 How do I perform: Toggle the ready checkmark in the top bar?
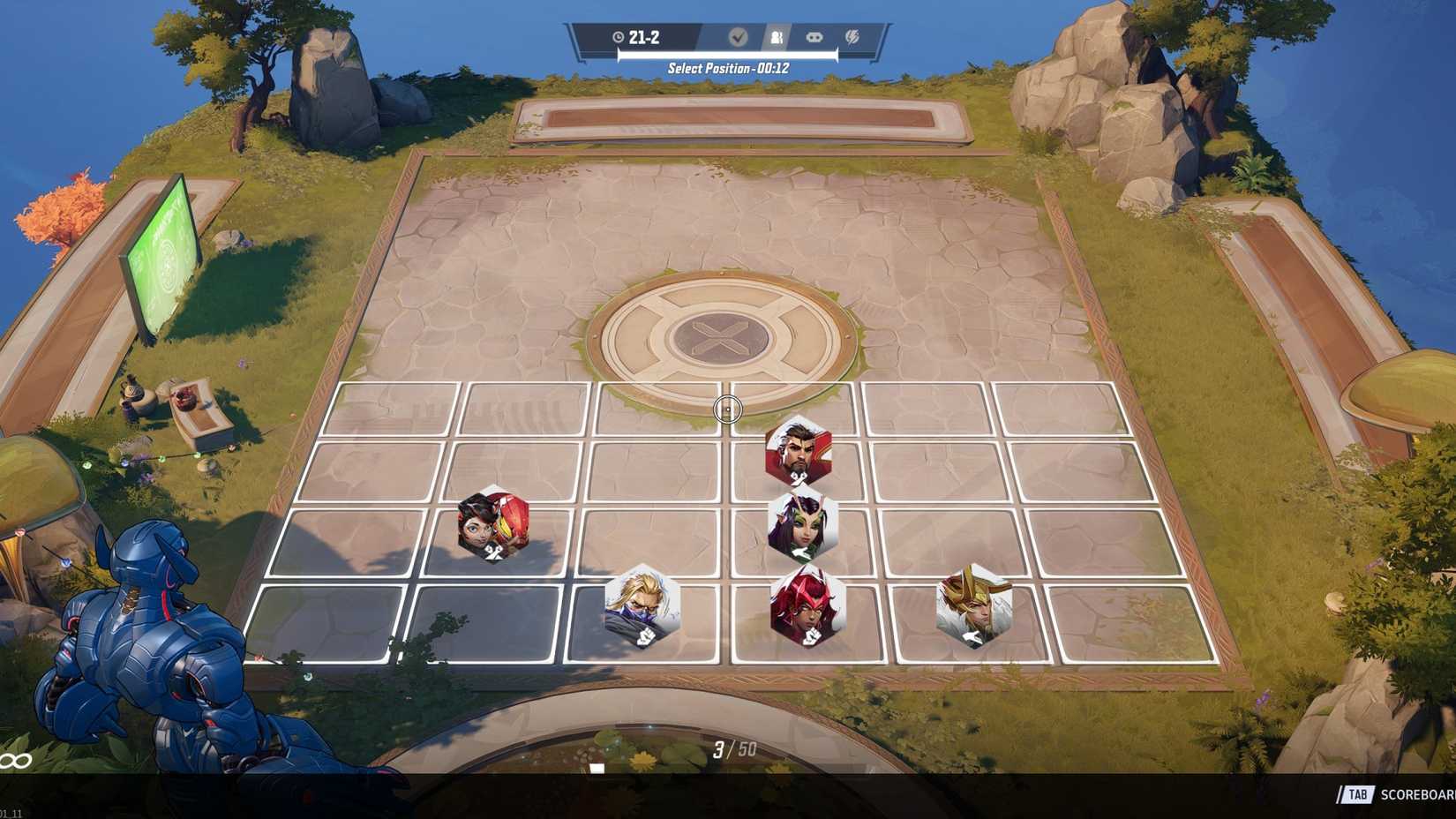coord(738,37)
